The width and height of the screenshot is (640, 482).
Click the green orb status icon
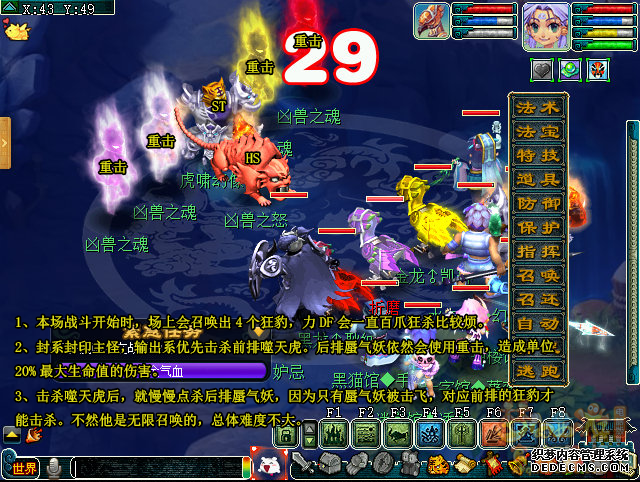(569, 70)
